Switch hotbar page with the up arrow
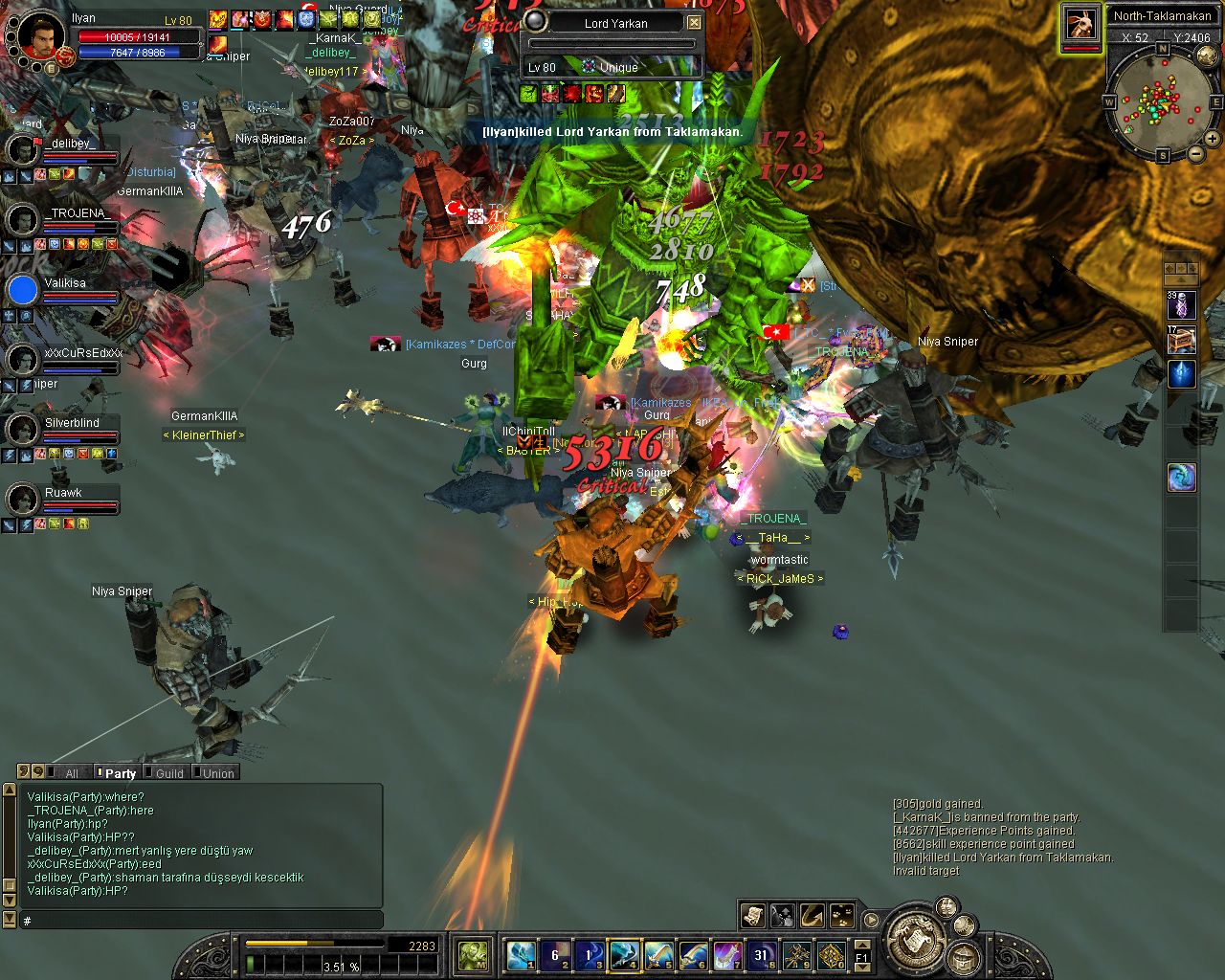 861,945
